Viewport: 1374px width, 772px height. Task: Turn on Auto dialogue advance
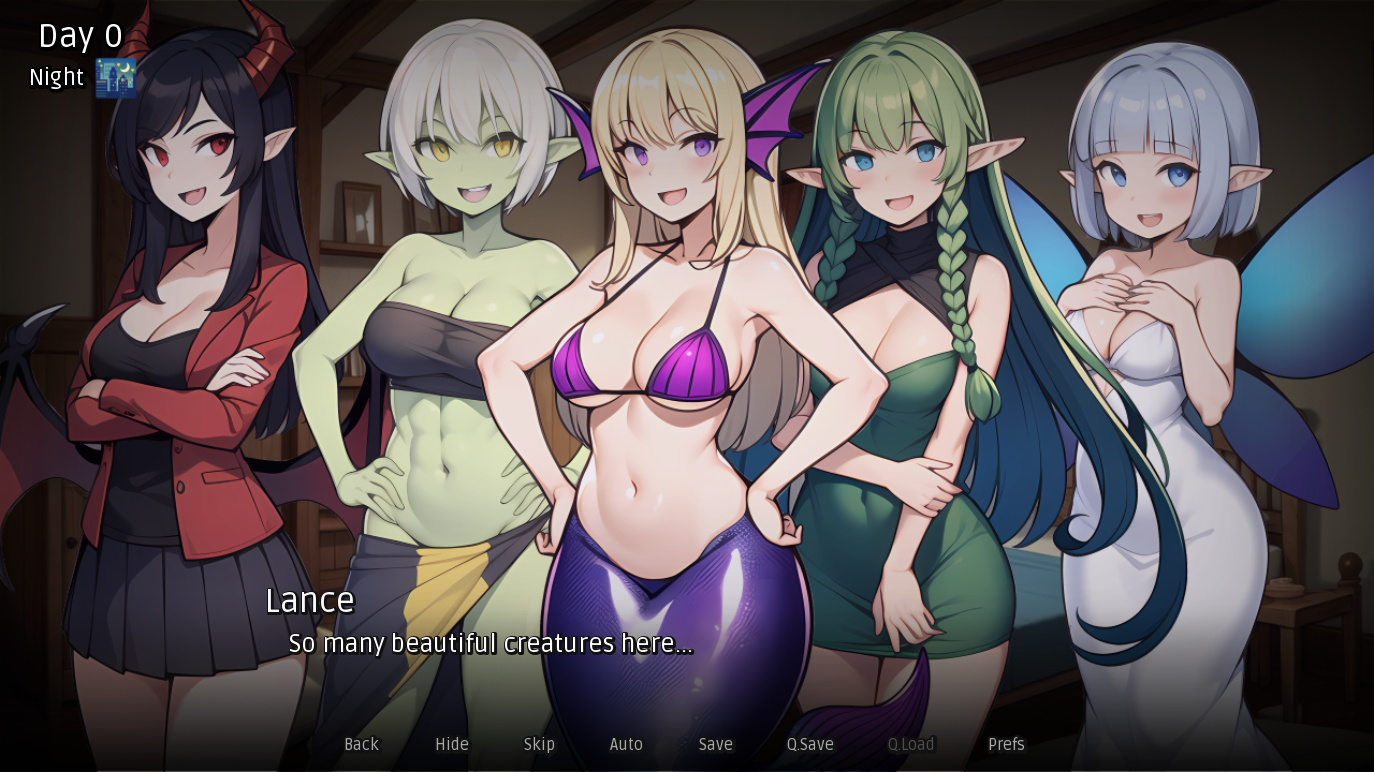click(x=626, y=744)
